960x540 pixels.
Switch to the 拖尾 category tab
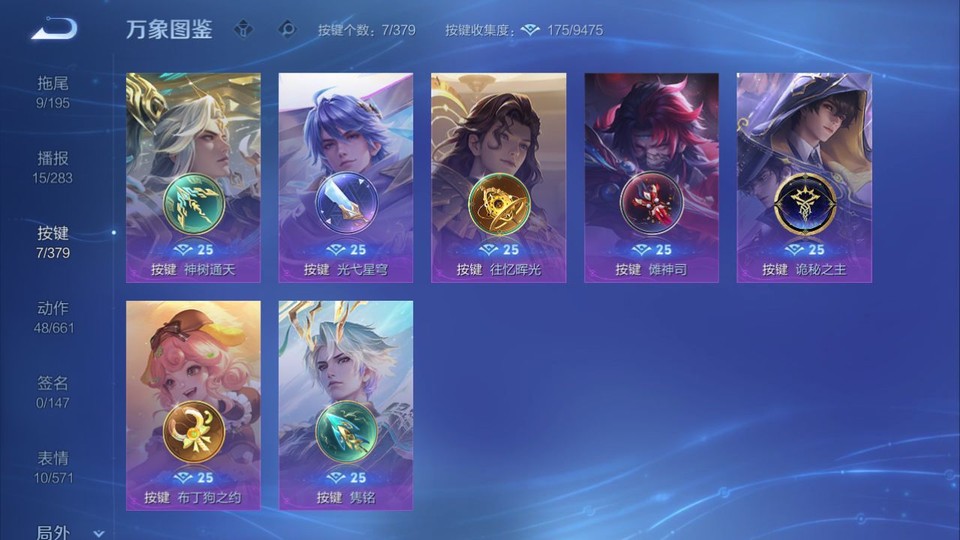point(53,91)
